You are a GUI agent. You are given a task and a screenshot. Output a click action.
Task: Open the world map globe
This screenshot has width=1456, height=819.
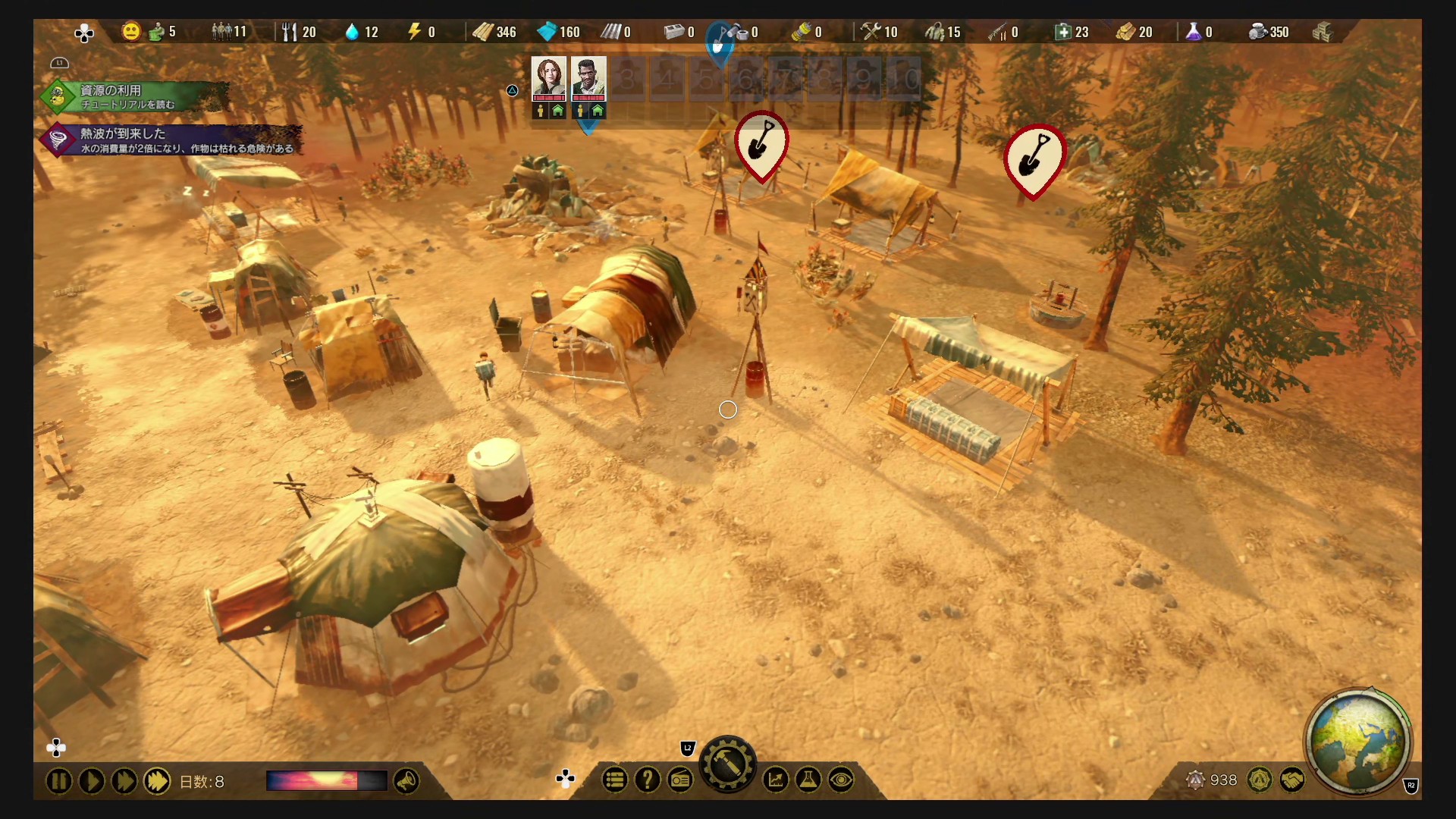click(1357, 742)
